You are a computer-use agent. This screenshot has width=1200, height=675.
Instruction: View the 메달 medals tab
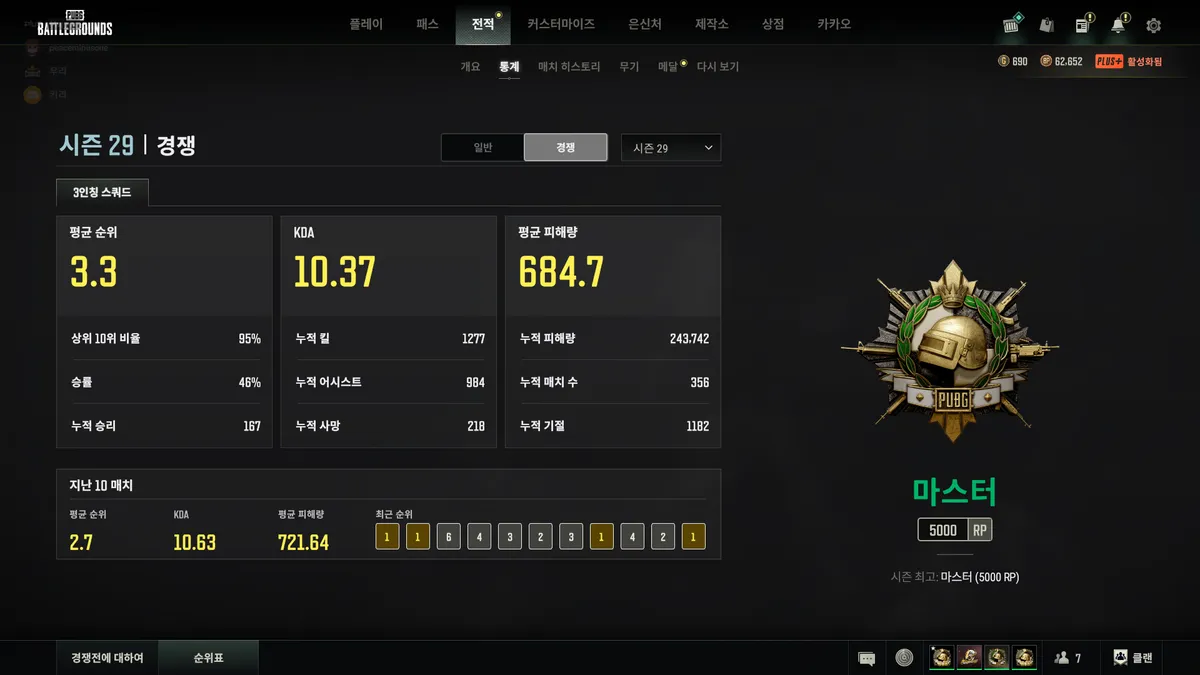(x=668, y=67)
